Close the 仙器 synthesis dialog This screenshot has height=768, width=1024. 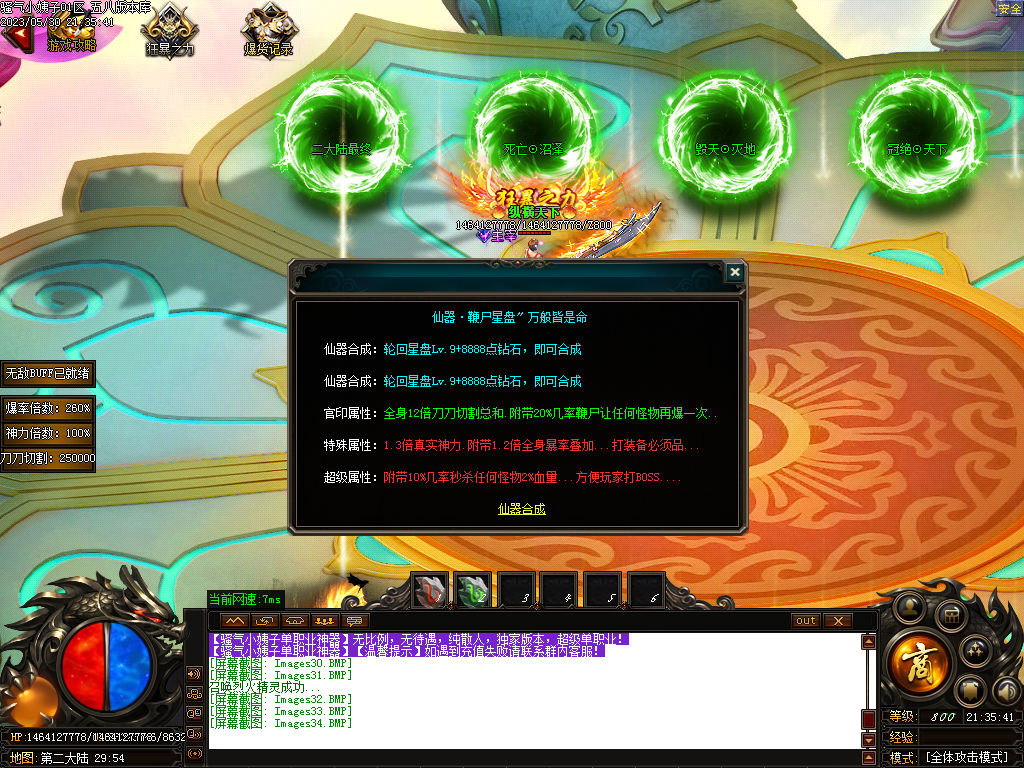(x=735, y=272)
